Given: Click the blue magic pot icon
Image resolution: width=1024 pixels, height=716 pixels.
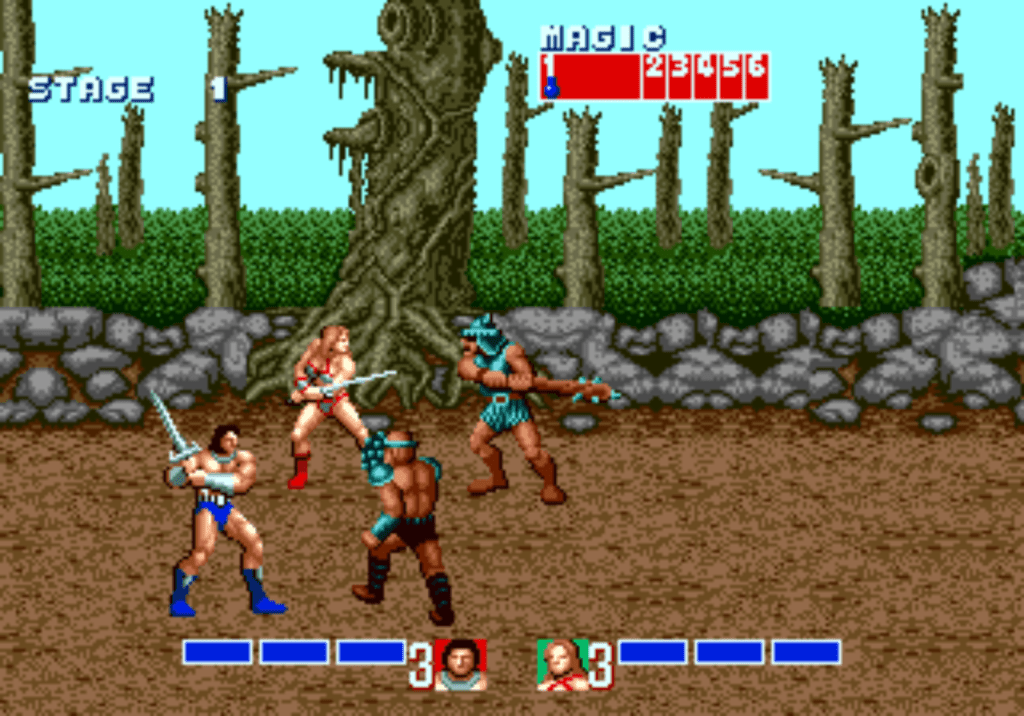Looking at the screenshot, I should [550, 89].
